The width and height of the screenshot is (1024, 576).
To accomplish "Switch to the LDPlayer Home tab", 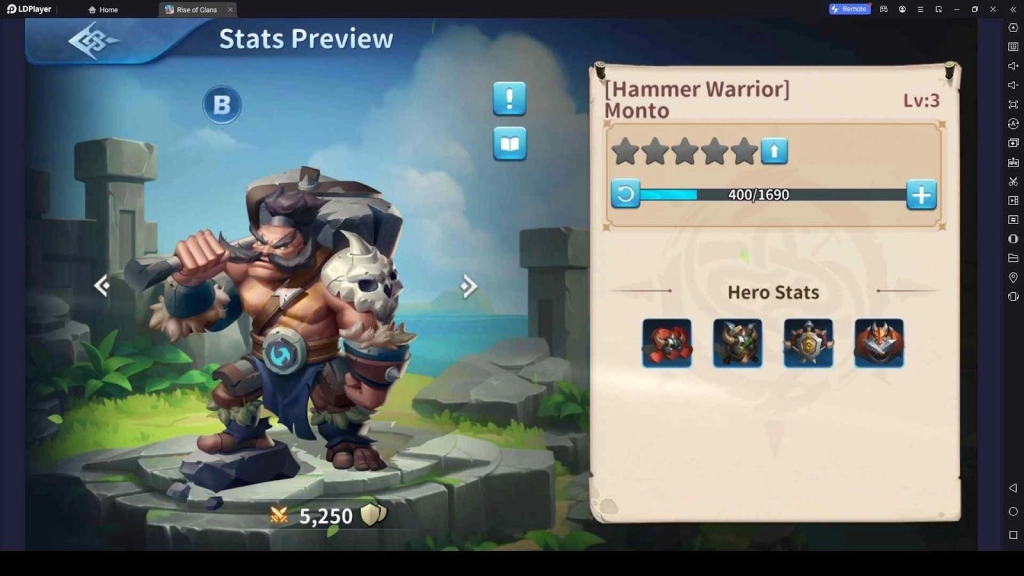I will [x=103, y=9].
